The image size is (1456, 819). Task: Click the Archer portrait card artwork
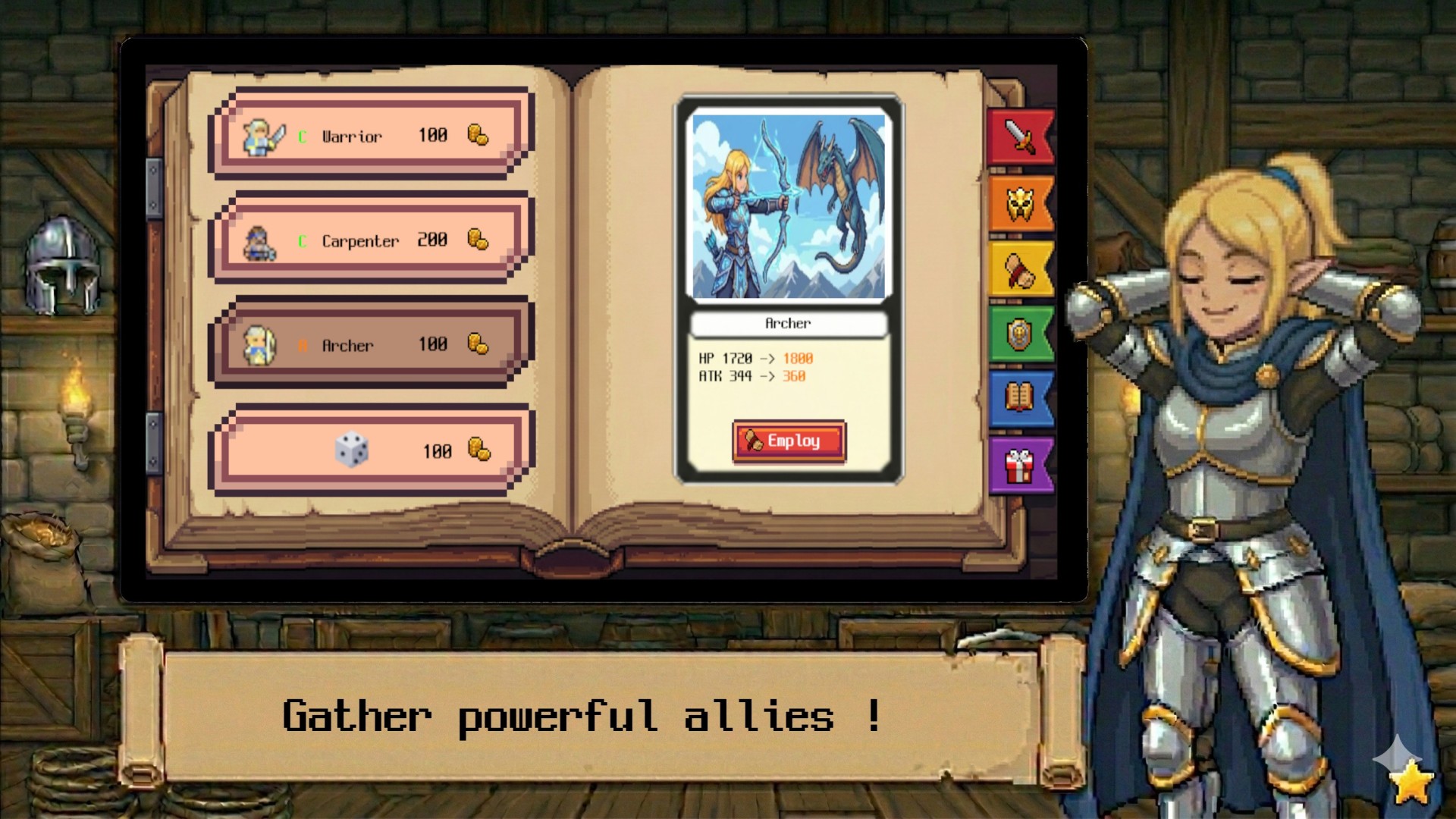click(x=789, y=205)
